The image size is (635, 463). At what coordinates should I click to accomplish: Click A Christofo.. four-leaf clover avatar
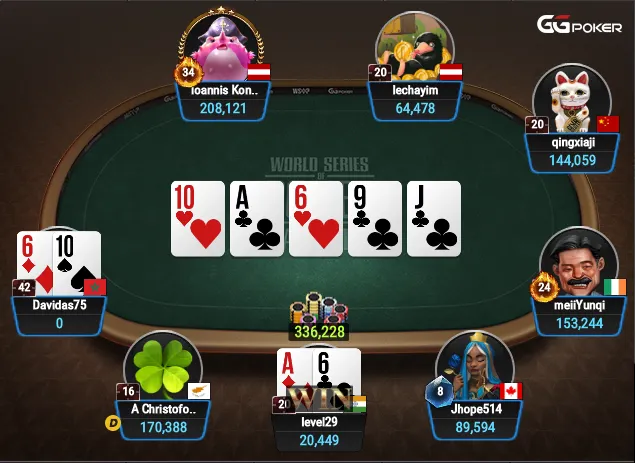(162, 367)
